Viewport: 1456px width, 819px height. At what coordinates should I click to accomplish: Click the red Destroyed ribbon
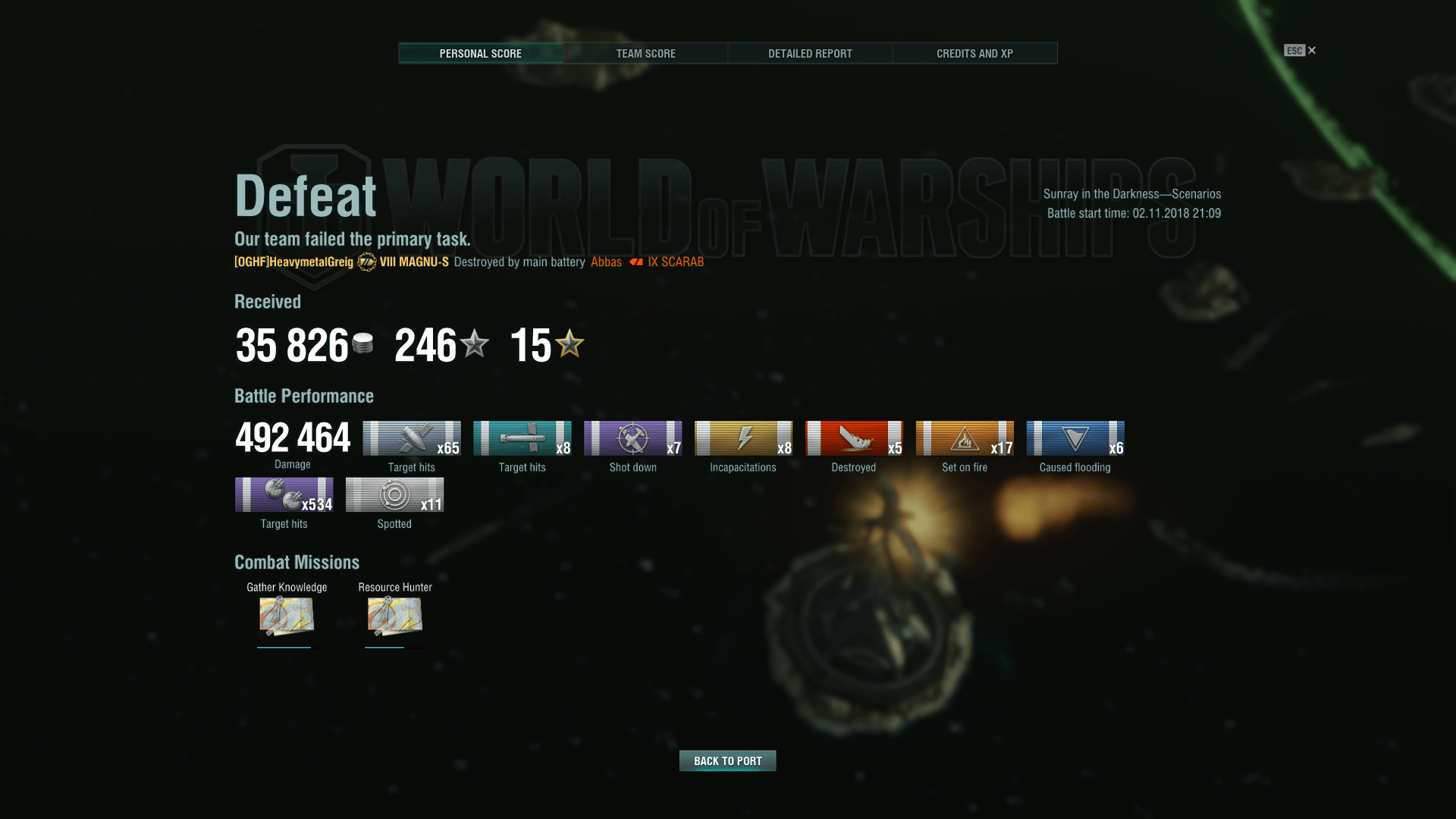854,438
